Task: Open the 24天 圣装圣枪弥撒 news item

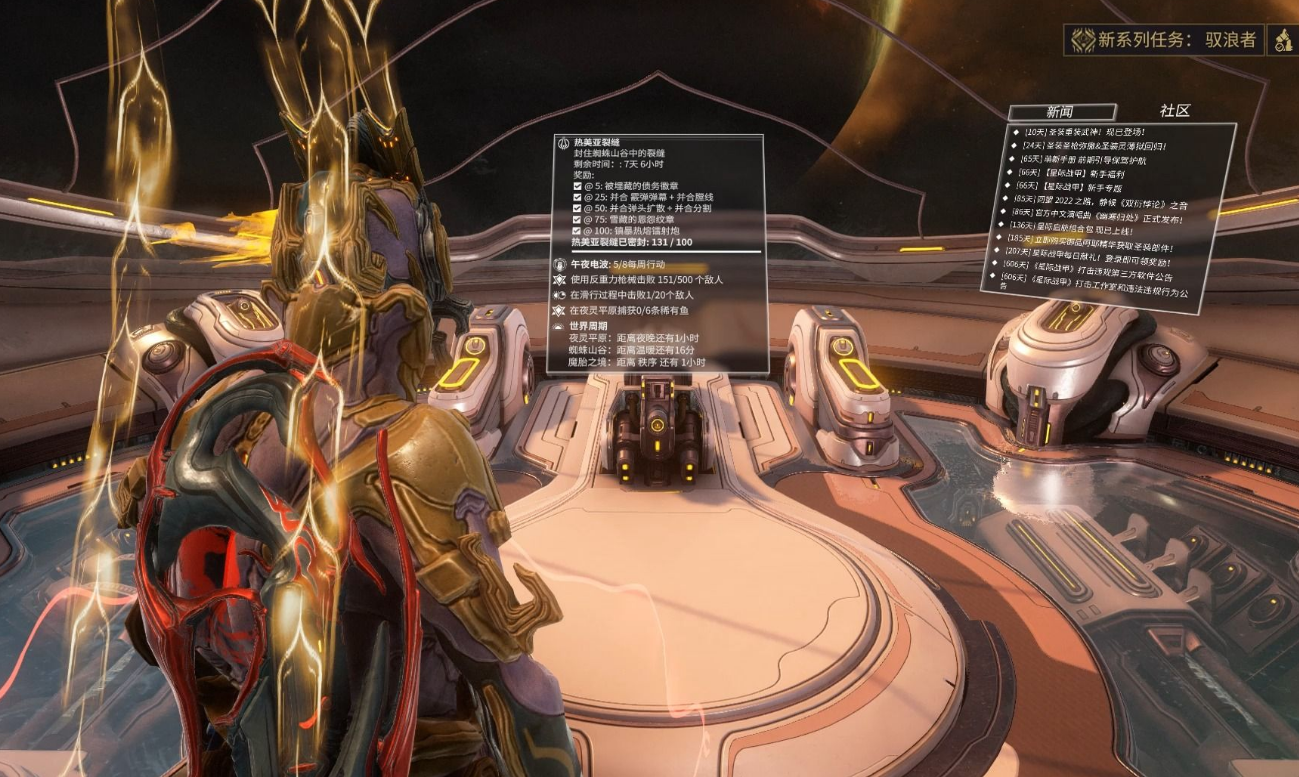Action: click(x=1093, y=145)
